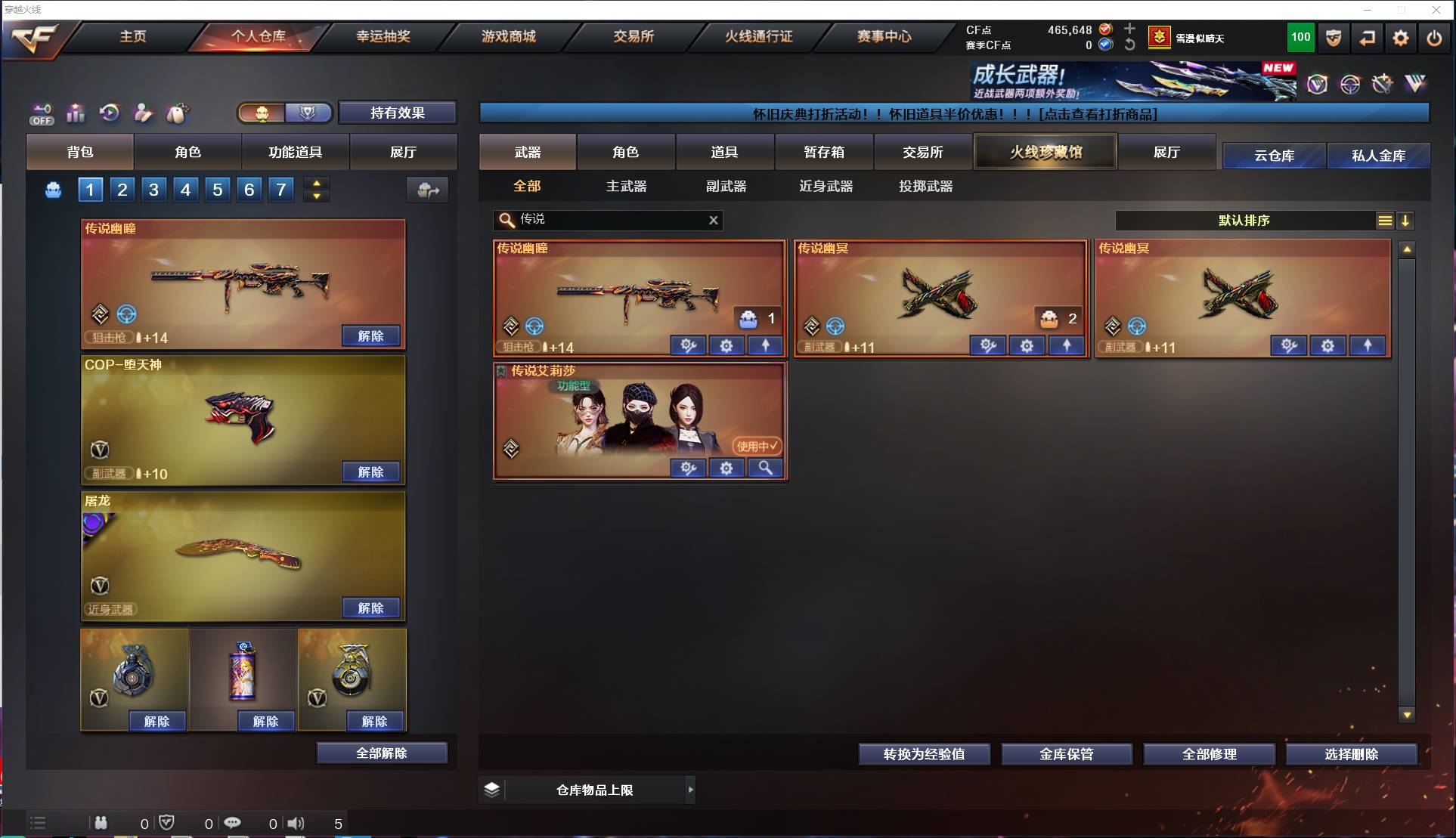The width and height of the screenshot is (1456, 838).
Task: Click the return arrow icon top right
Action: pyautogui.click(x=1367, y=38)
